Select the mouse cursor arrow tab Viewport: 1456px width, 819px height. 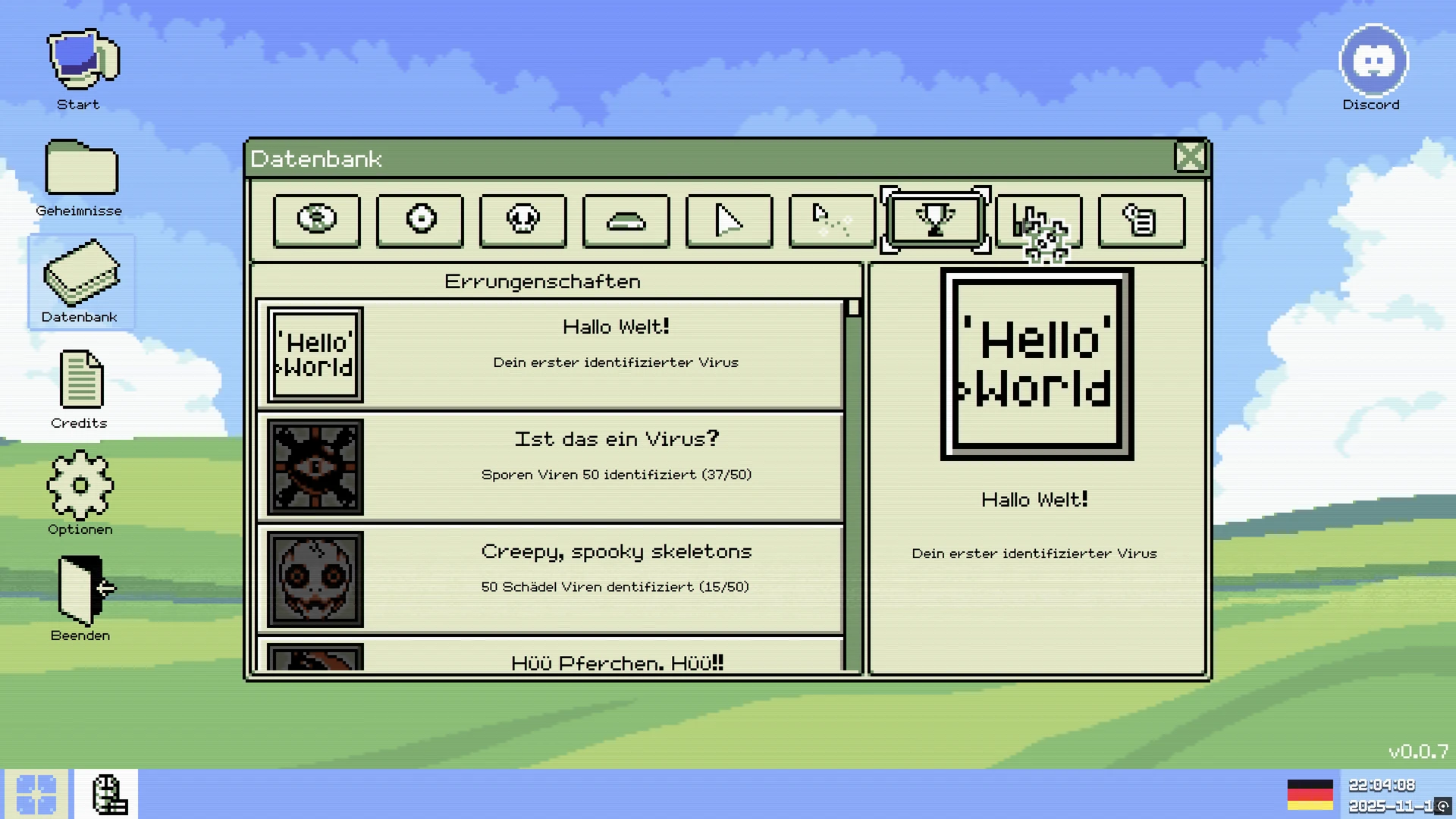pos(729,221)
